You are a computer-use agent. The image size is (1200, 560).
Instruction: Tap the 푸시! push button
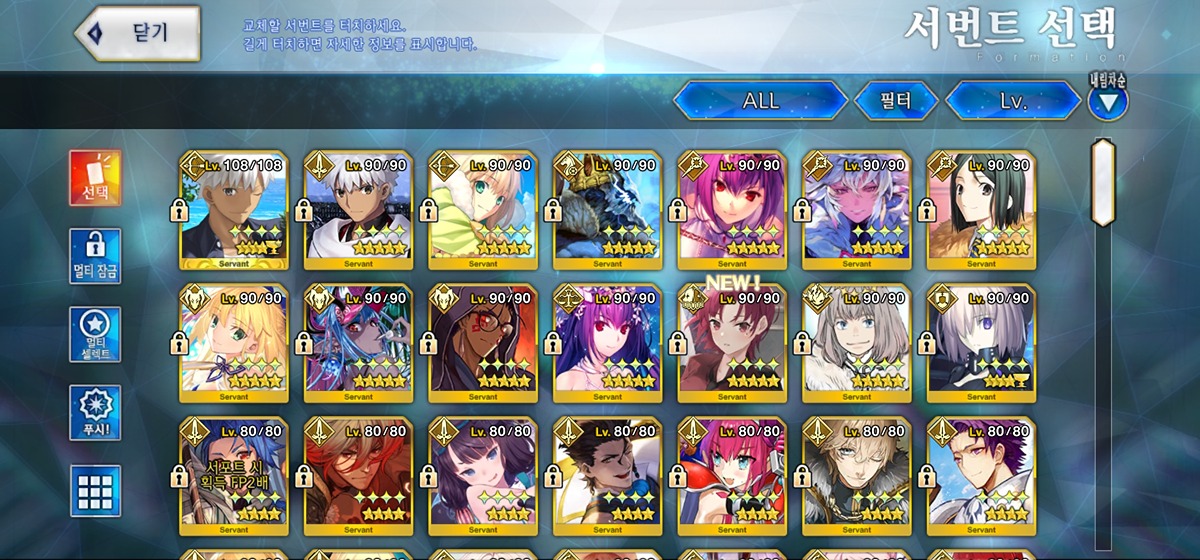95,412
